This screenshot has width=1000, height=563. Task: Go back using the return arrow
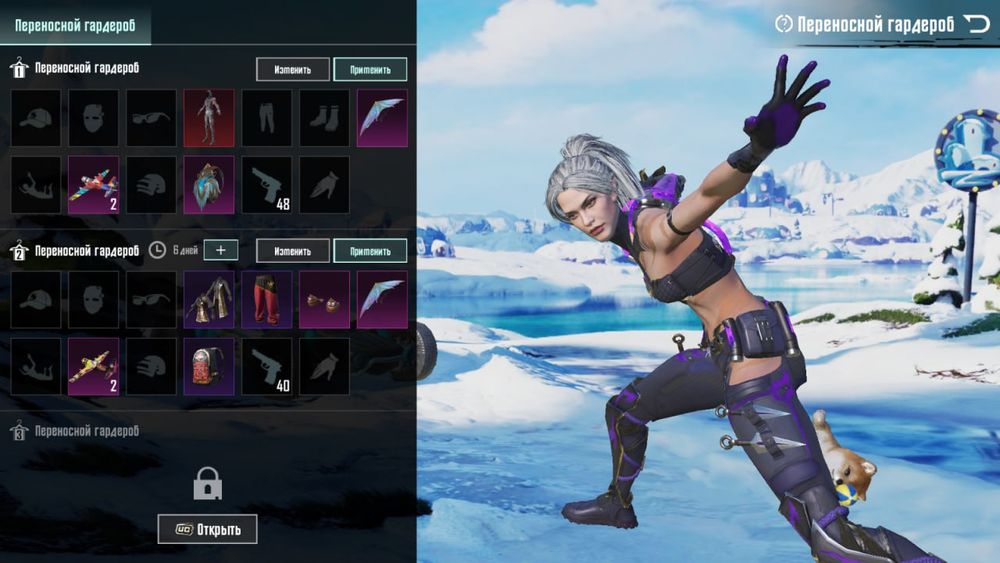pyautogui.click(x=976, y=23)
